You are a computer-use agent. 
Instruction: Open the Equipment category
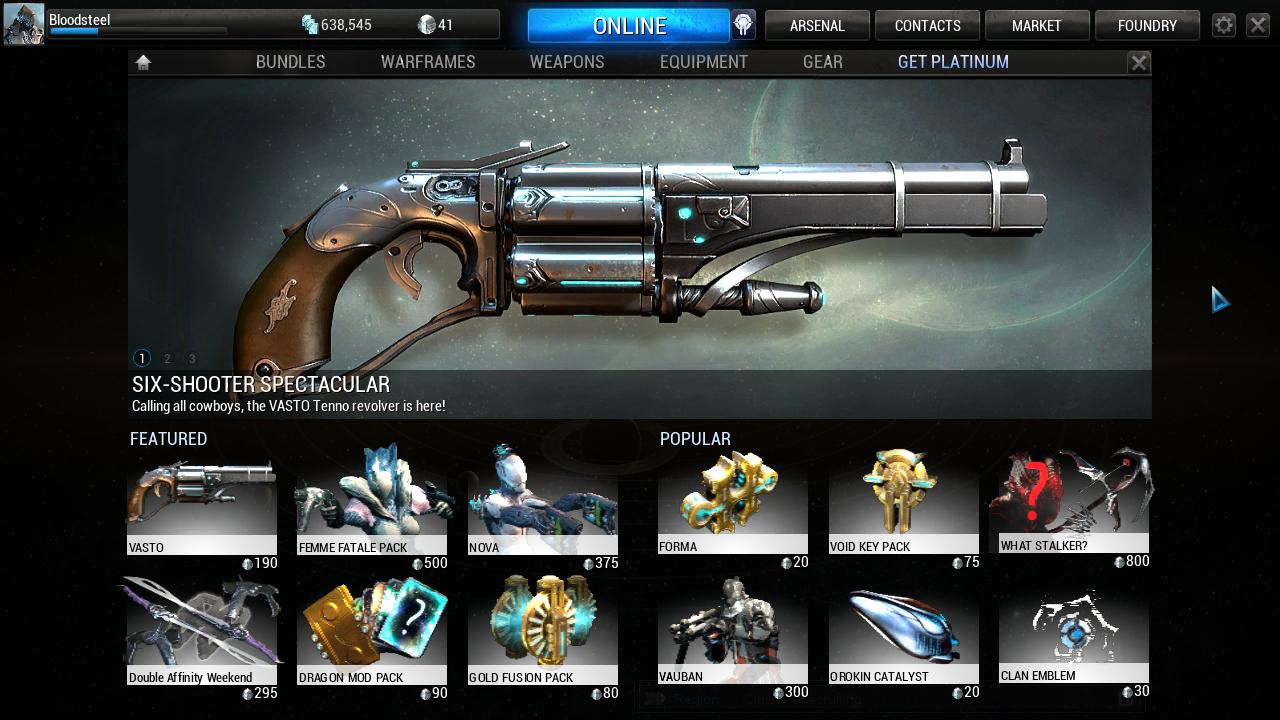703,62
